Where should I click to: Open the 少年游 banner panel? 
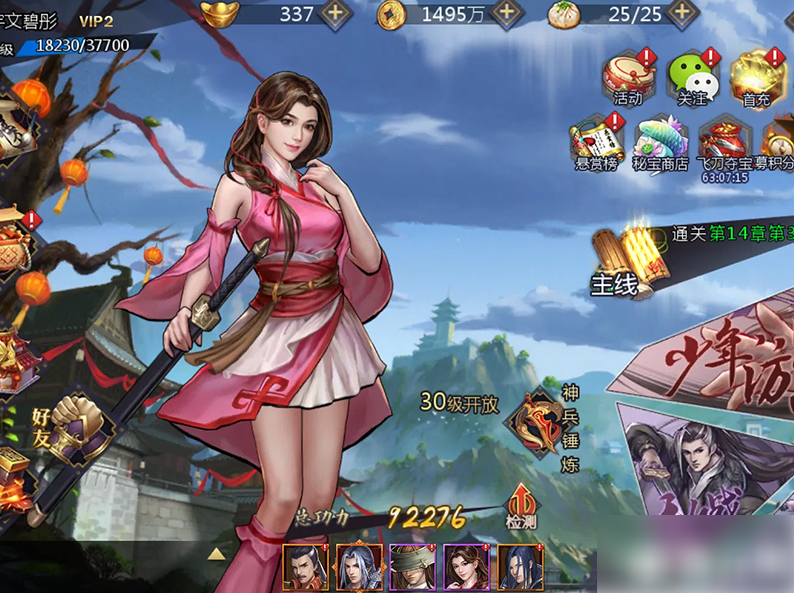pos(720,360)
